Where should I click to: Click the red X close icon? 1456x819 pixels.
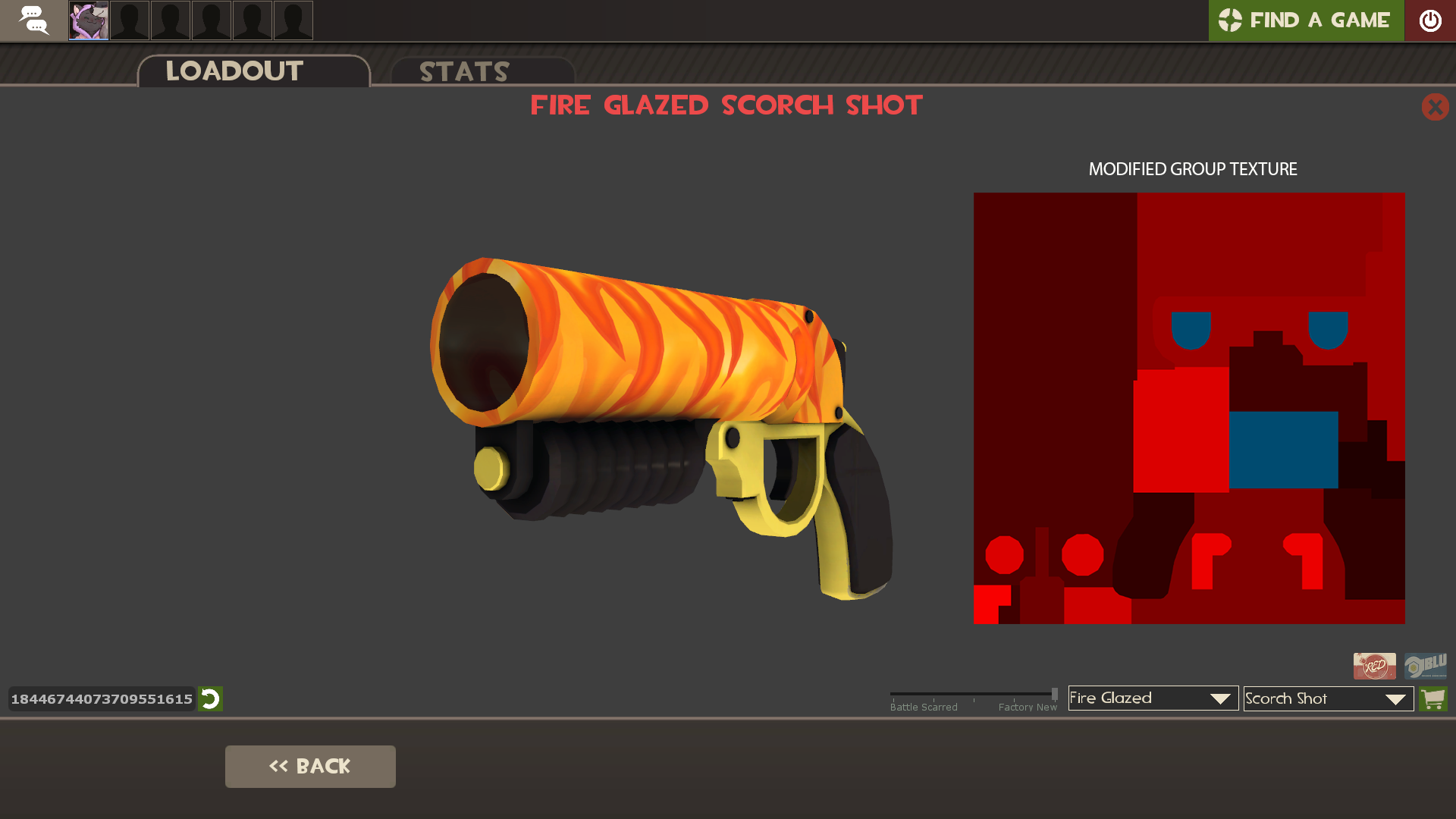tap(1436, 107)
